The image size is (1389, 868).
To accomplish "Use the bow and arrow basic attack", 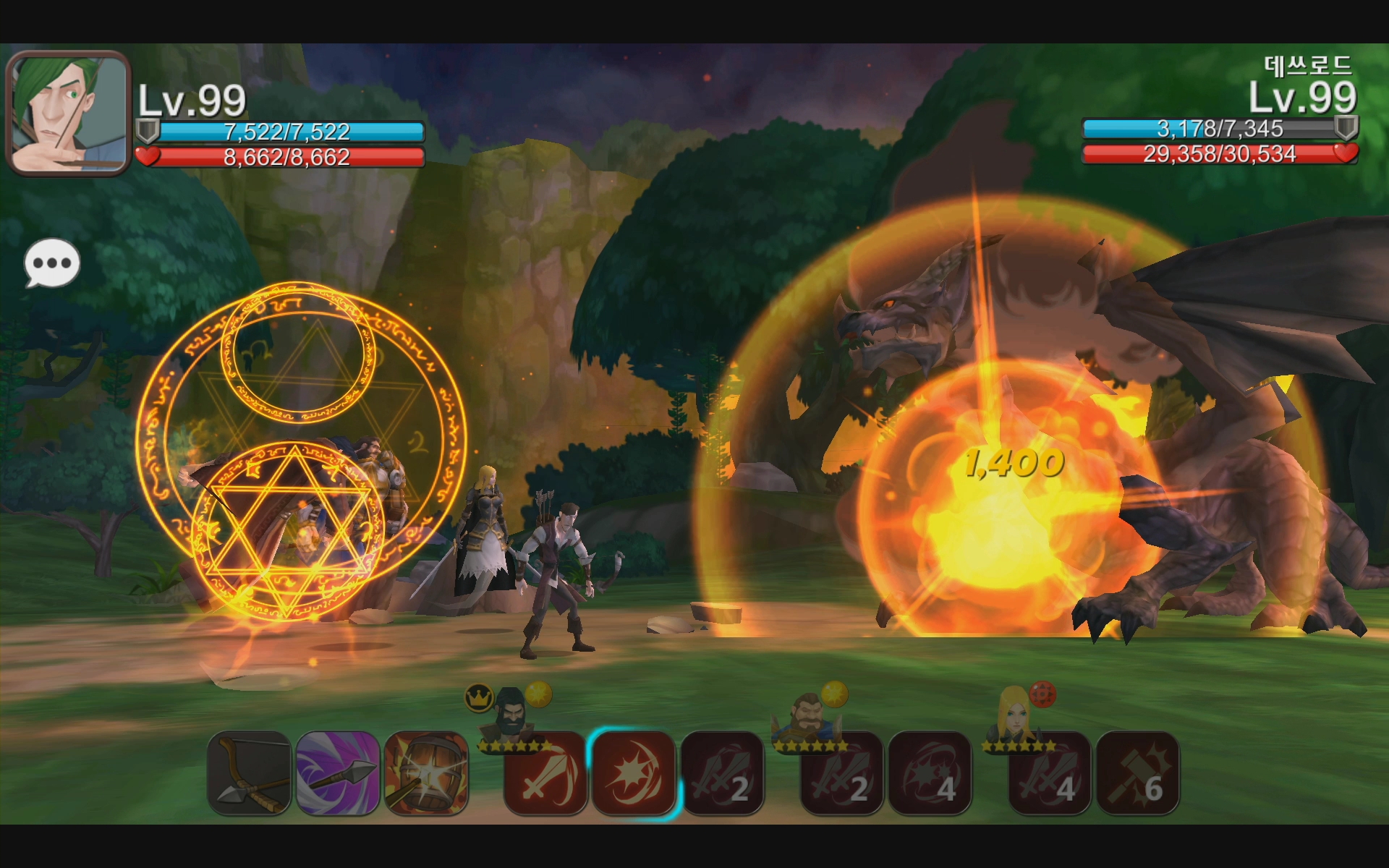I will coord(250,773).
